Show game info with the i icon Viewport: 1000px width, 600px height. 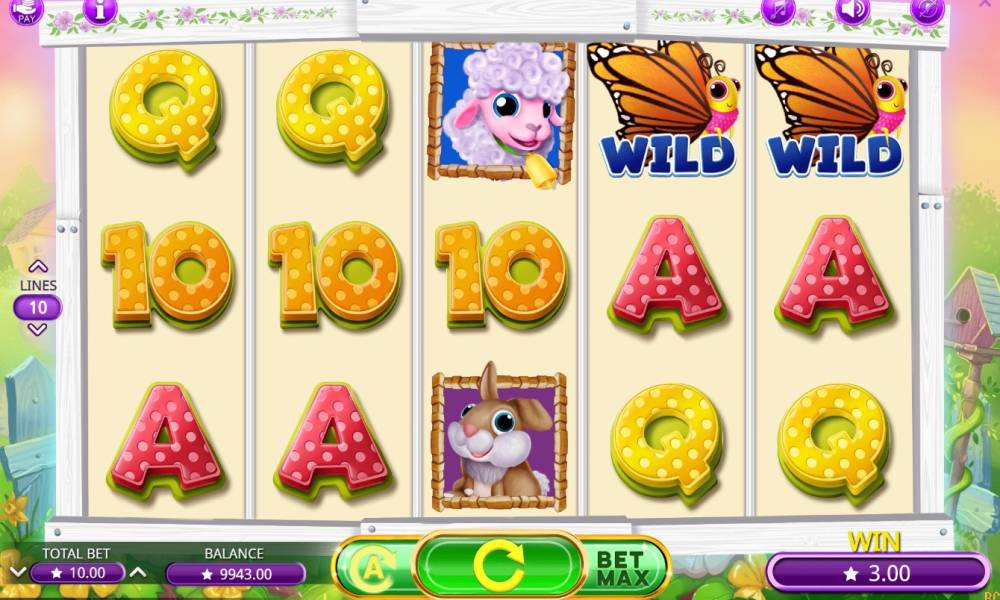[x=99, y=11]
